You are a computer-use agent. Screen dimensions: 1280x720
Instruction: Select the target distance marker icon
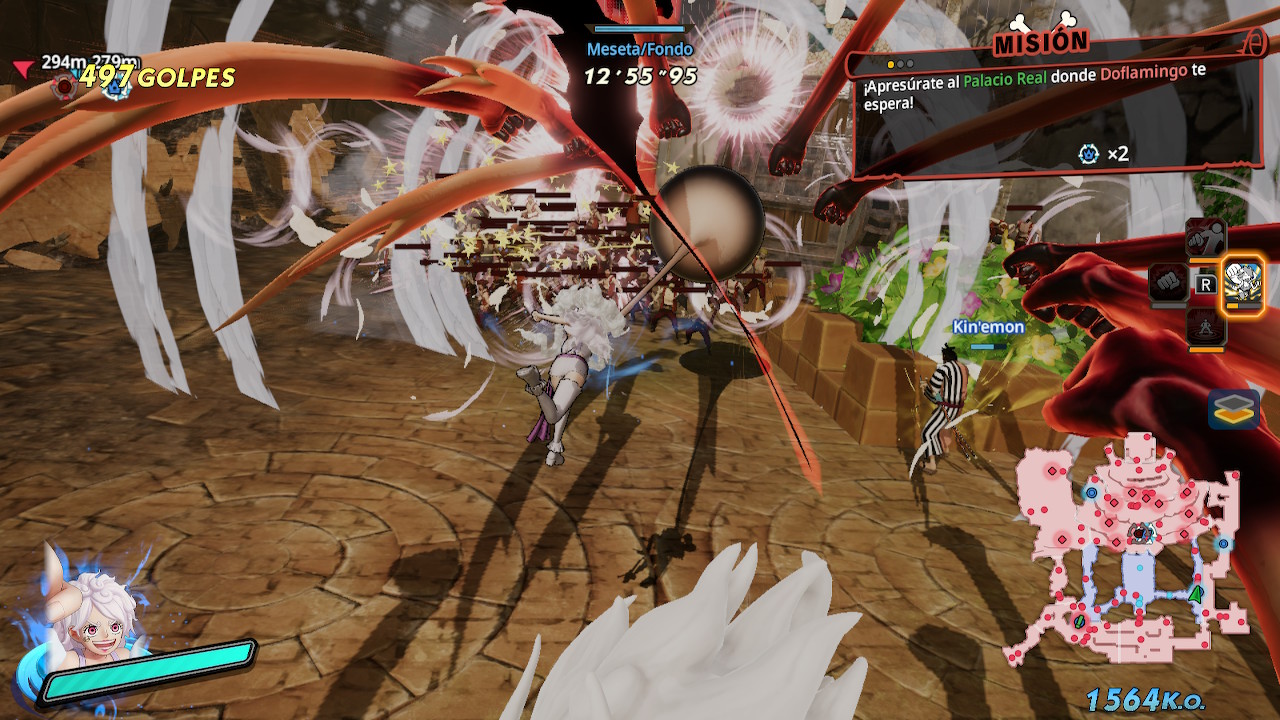[x=66, y=88]
